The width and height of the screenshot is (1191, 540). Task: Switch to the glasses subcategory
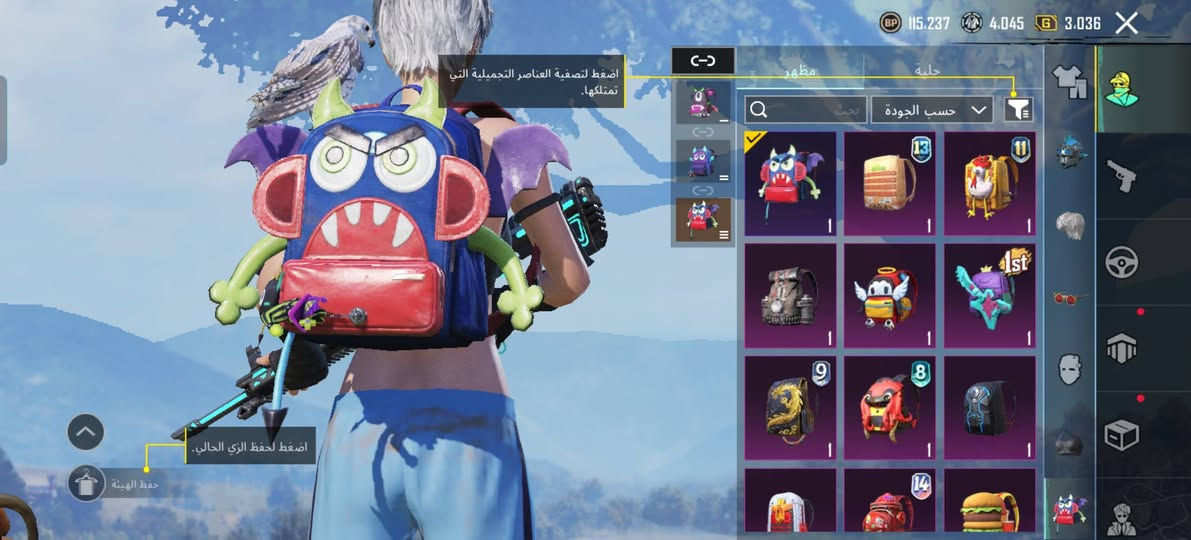click(1069, 297)
